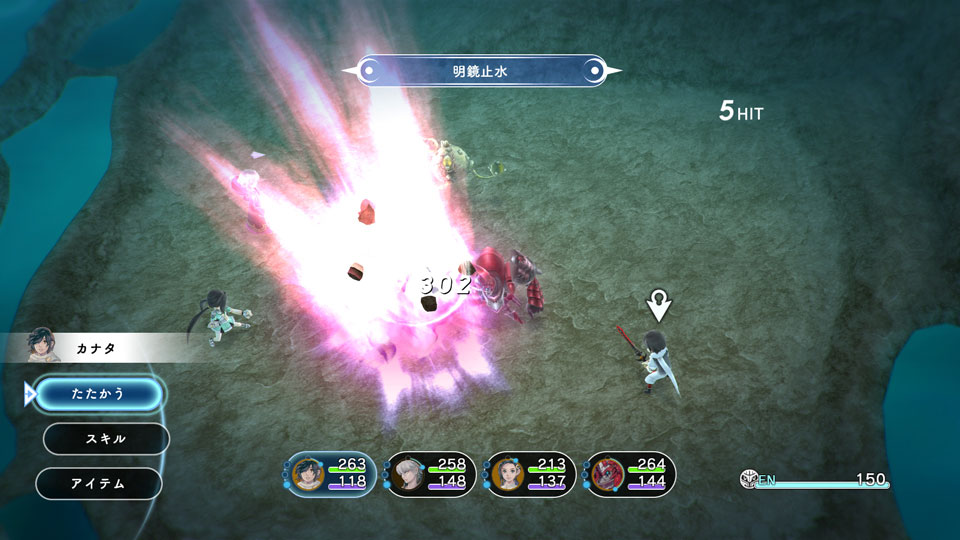
Task: Select the white-haired party member's panel
Action: [430, 474]
